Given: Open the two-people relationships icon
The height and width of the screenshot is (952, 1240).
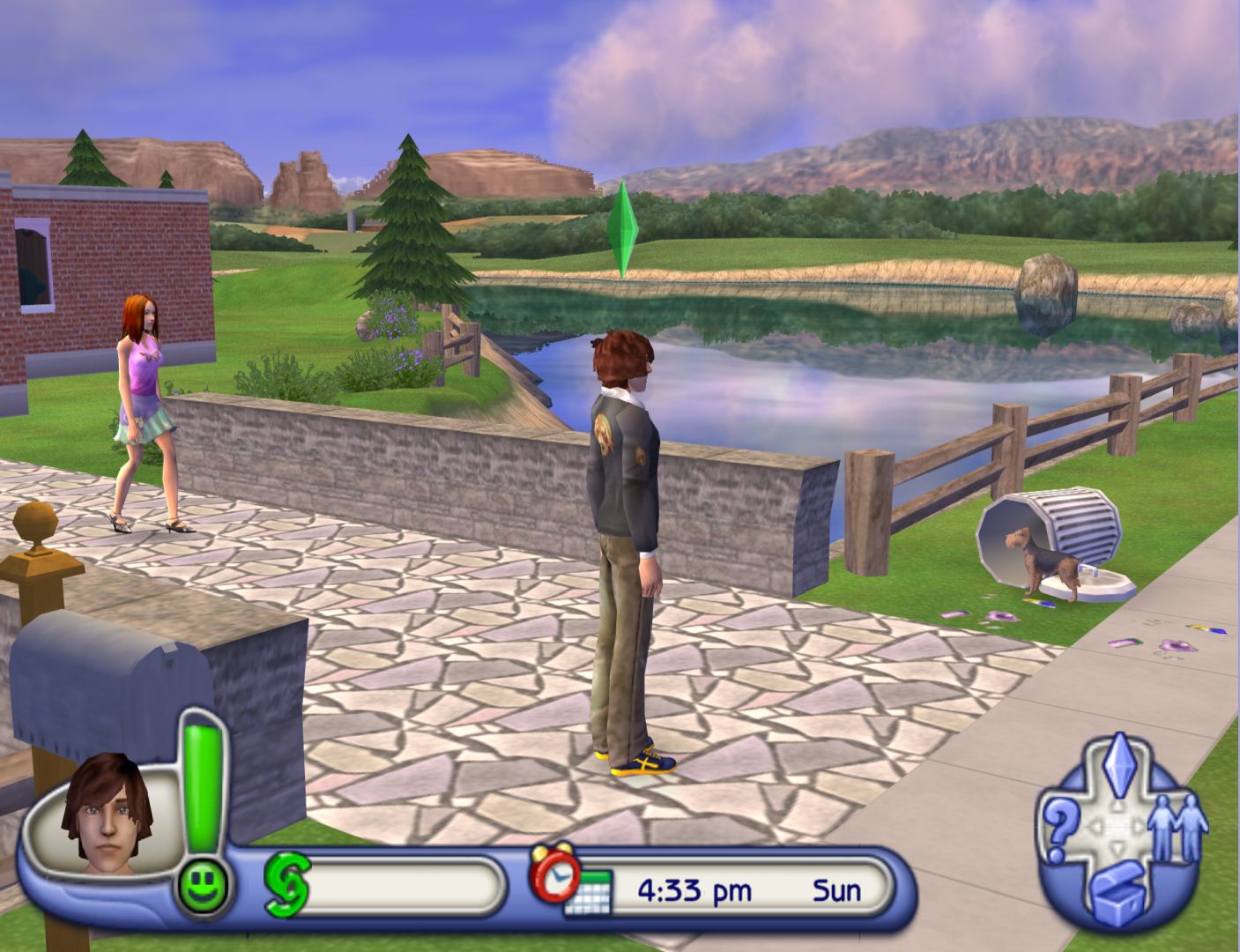Looking at the screenshot, I should click(x=1179, y=826).
